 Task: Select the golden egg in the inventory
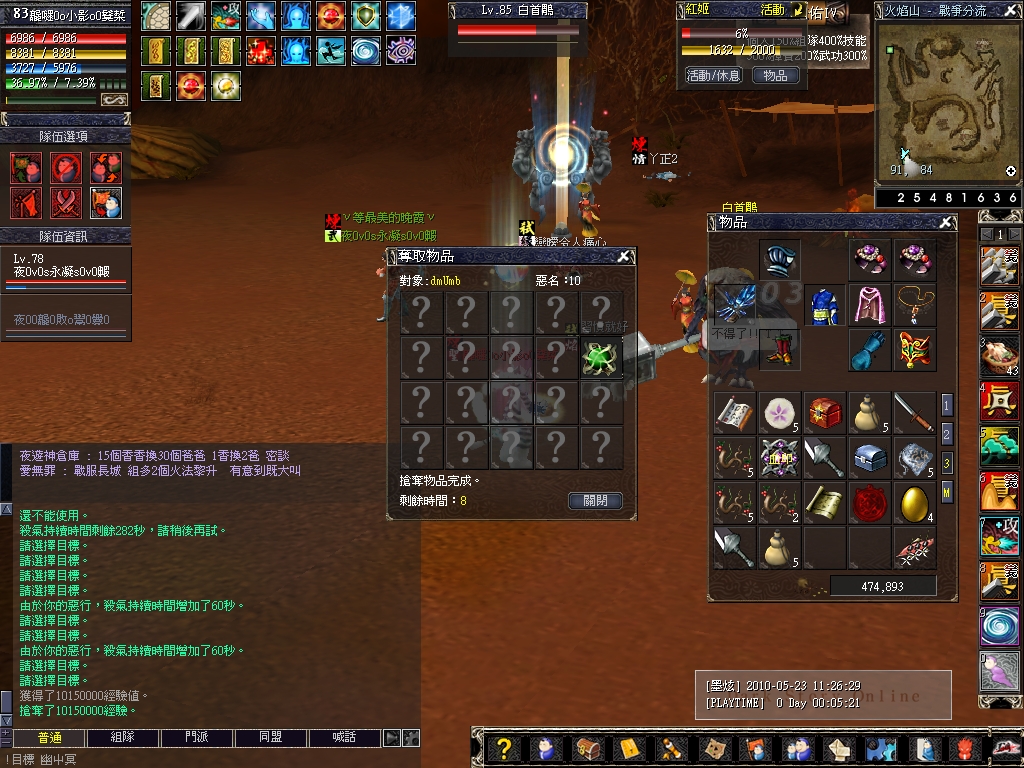tap(914, 503)
